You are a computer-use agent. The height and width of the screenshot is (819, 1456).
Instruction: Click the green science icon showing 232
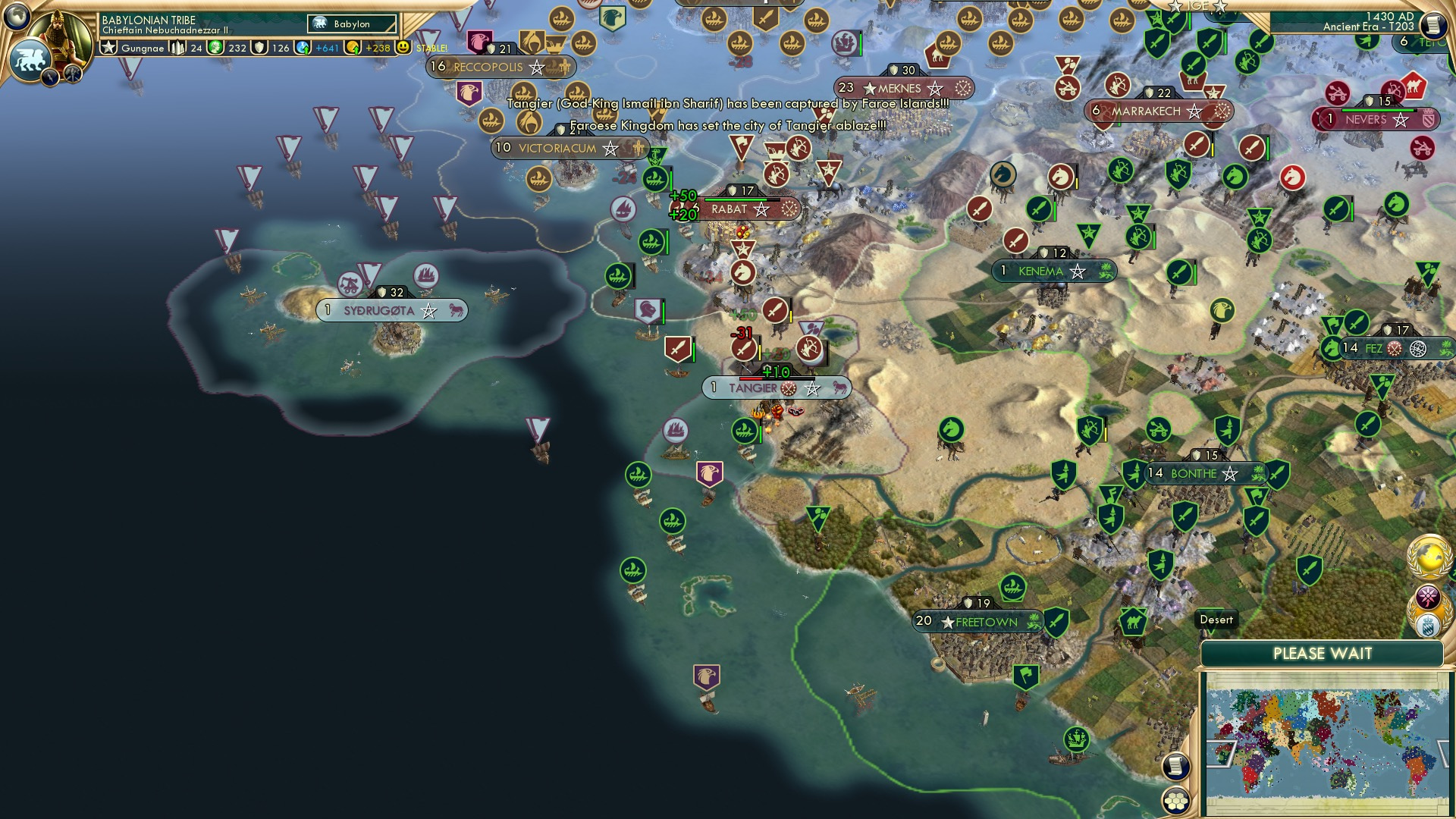tap(215, 47)
